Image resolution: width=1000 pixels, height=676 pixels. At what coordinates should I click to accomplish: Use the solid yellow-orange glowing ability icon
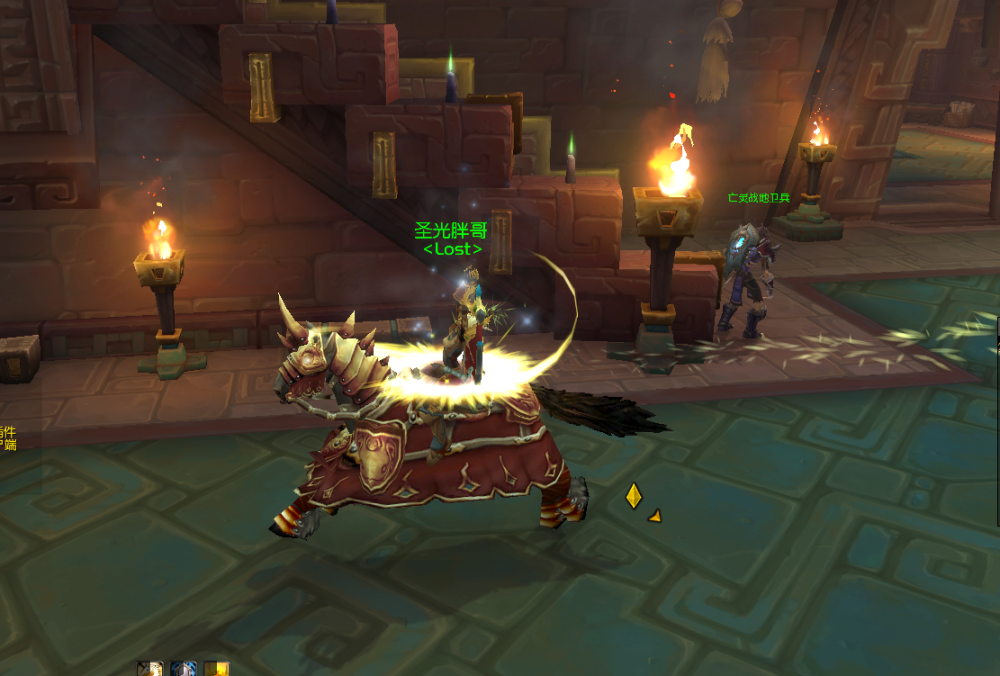[x=217, y=669]
